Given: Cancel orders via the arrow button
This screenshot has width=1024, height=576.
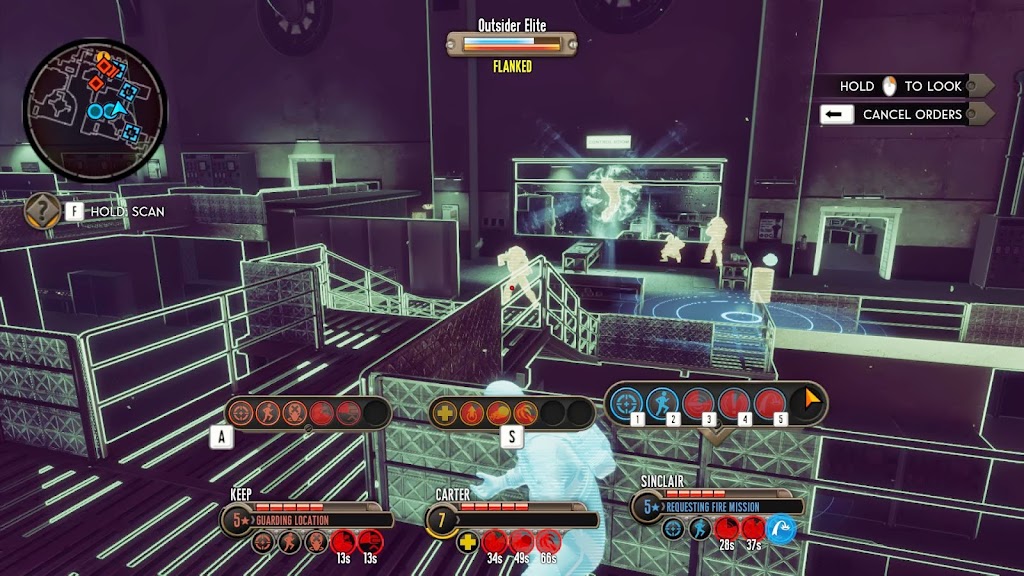Looking at the screenshot, I should pyautogui.click(x=836, y=114).
